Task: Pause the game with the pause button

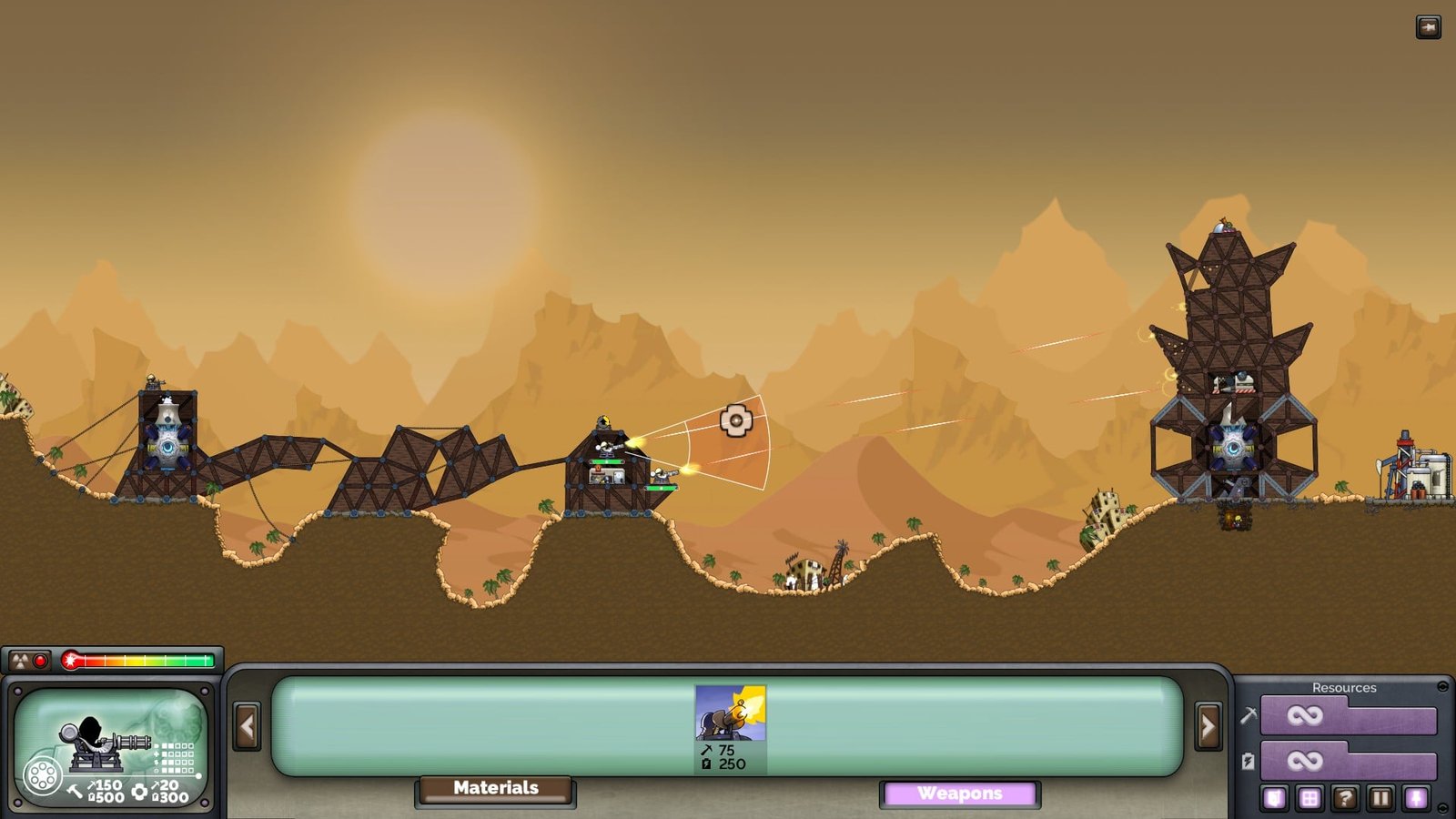Action: [1380, 799]
